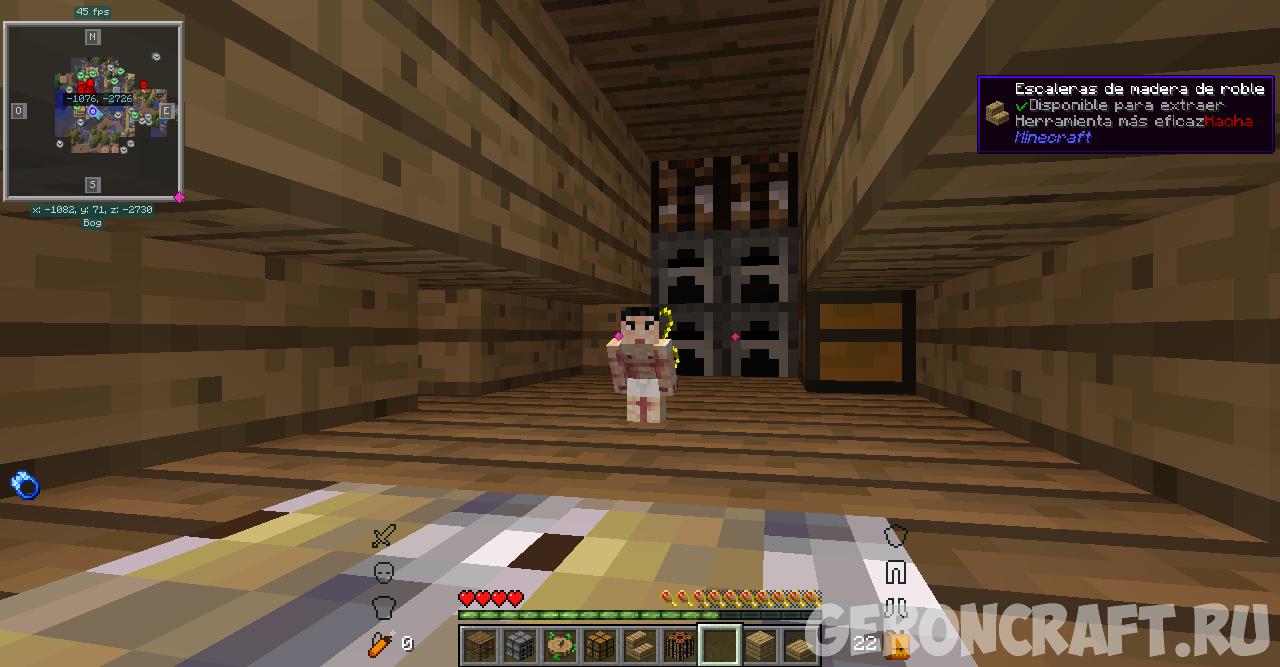Screen dimensions: 1280x667
Task: Click the helmet head slot icon
Action: click(x=383, y=572)
